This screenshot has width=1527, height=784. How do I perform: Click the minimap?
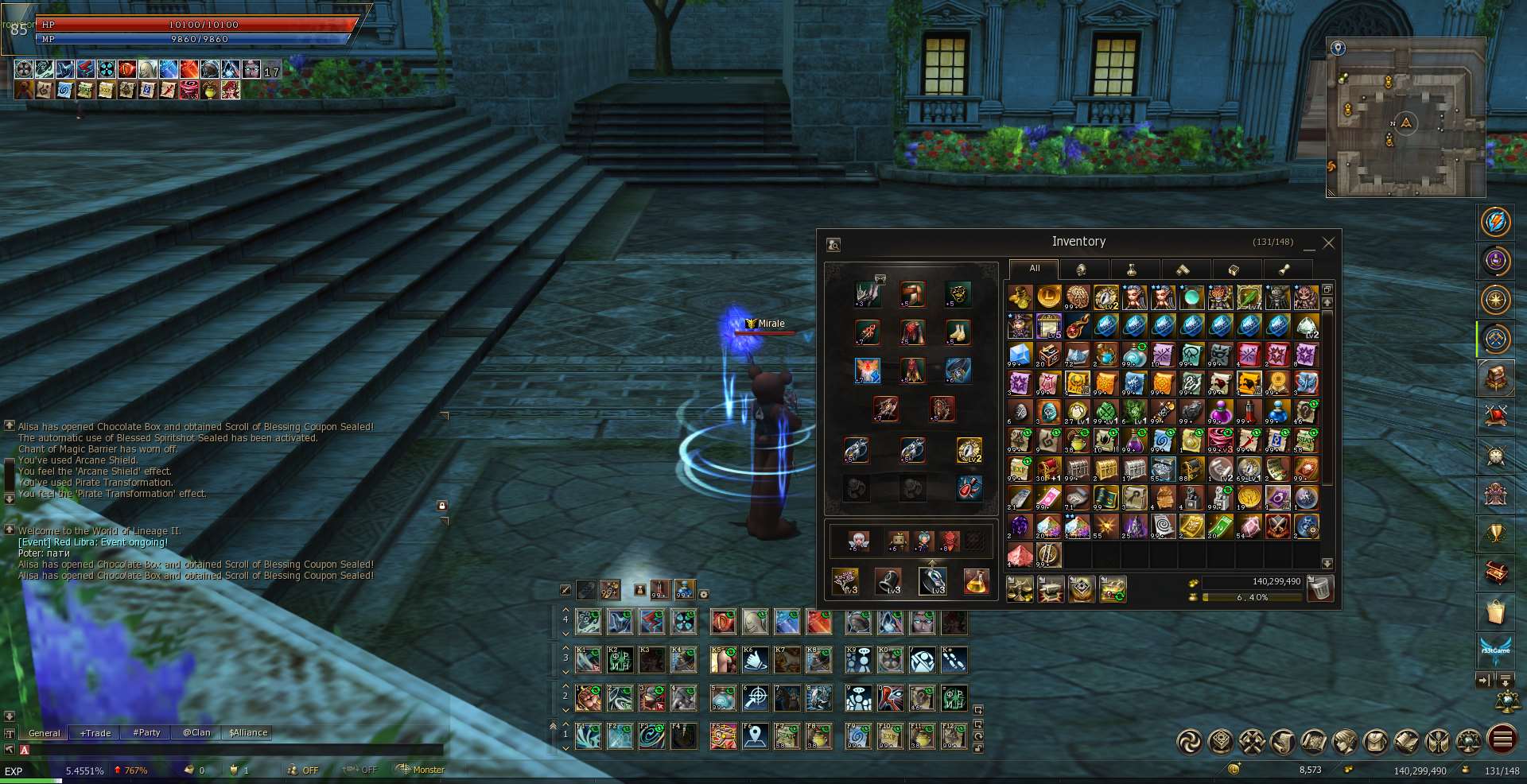tap(1405, 118)
